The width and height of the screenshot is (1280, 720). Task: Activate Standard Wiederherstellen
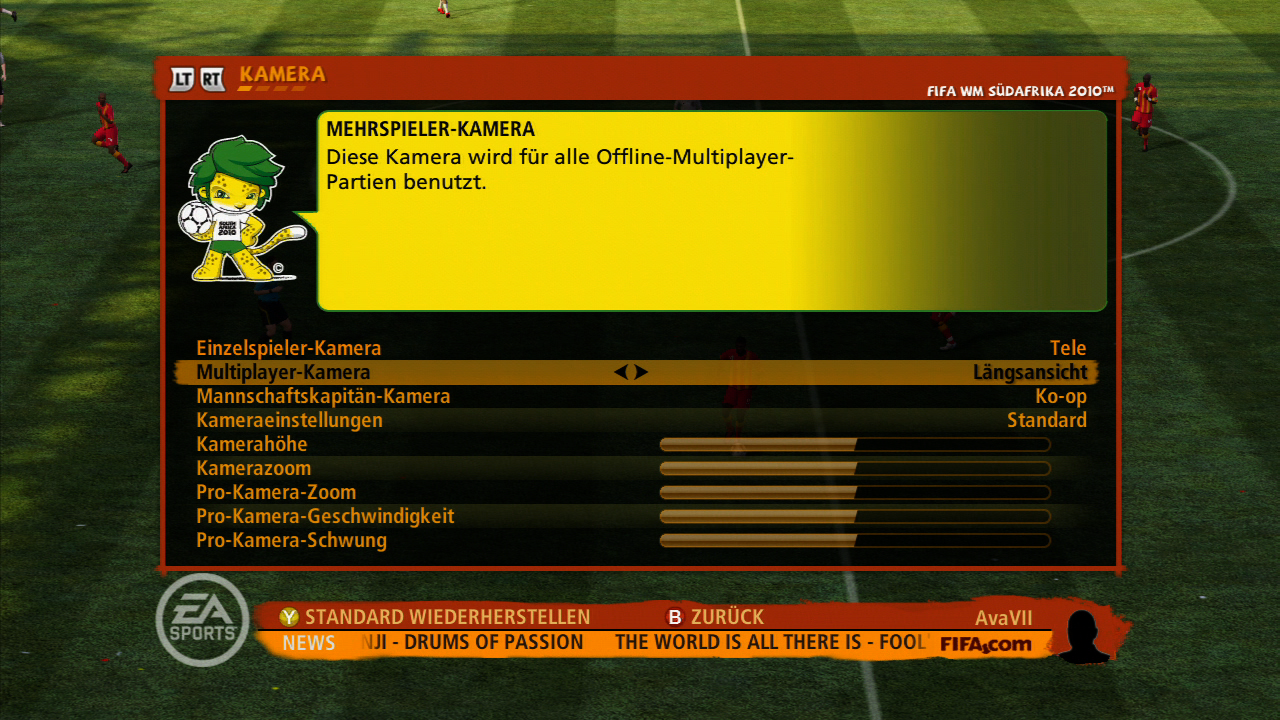448,616
